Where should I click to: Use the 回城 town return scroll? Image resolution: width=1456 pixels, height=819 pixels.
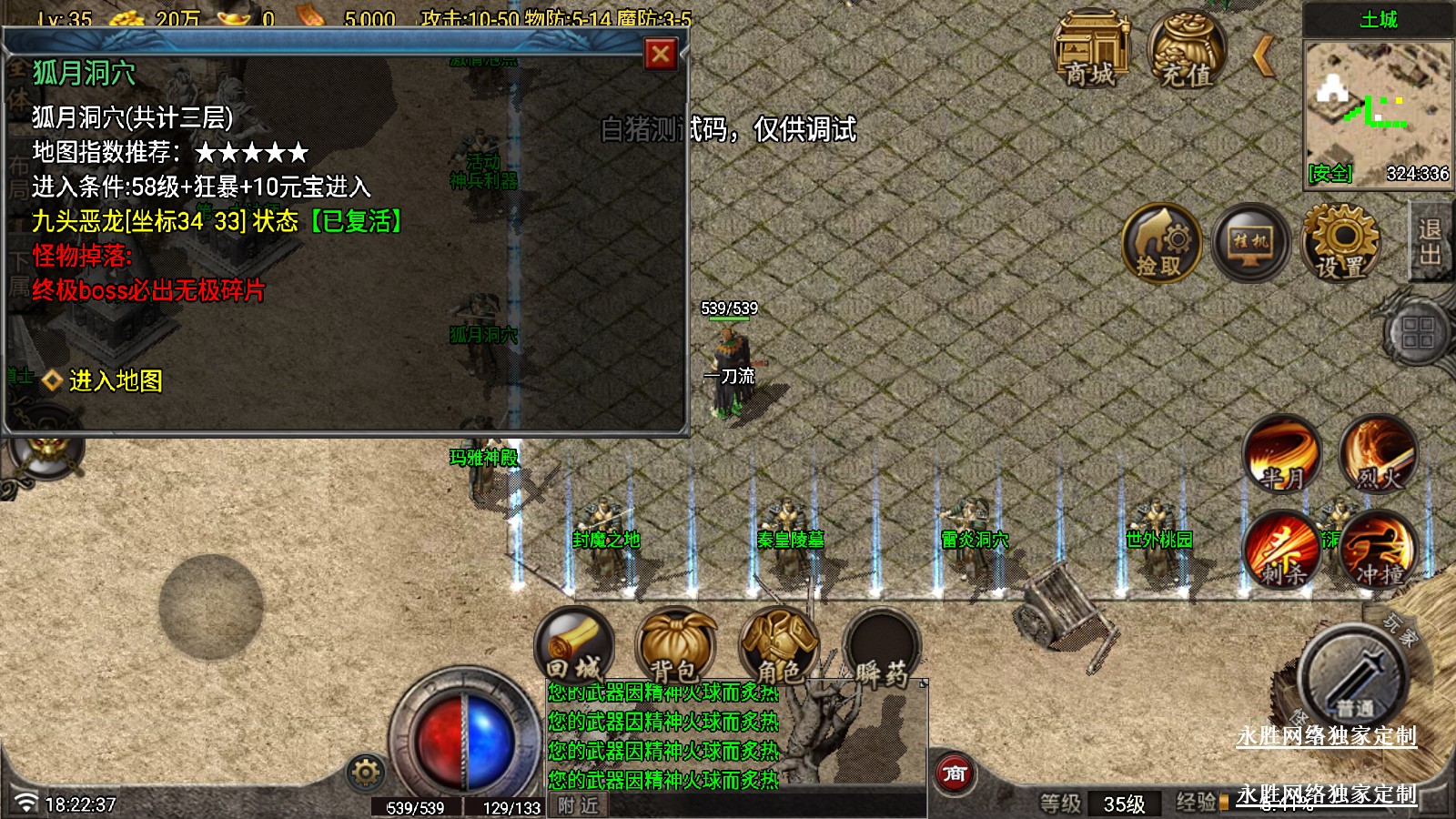574,646
